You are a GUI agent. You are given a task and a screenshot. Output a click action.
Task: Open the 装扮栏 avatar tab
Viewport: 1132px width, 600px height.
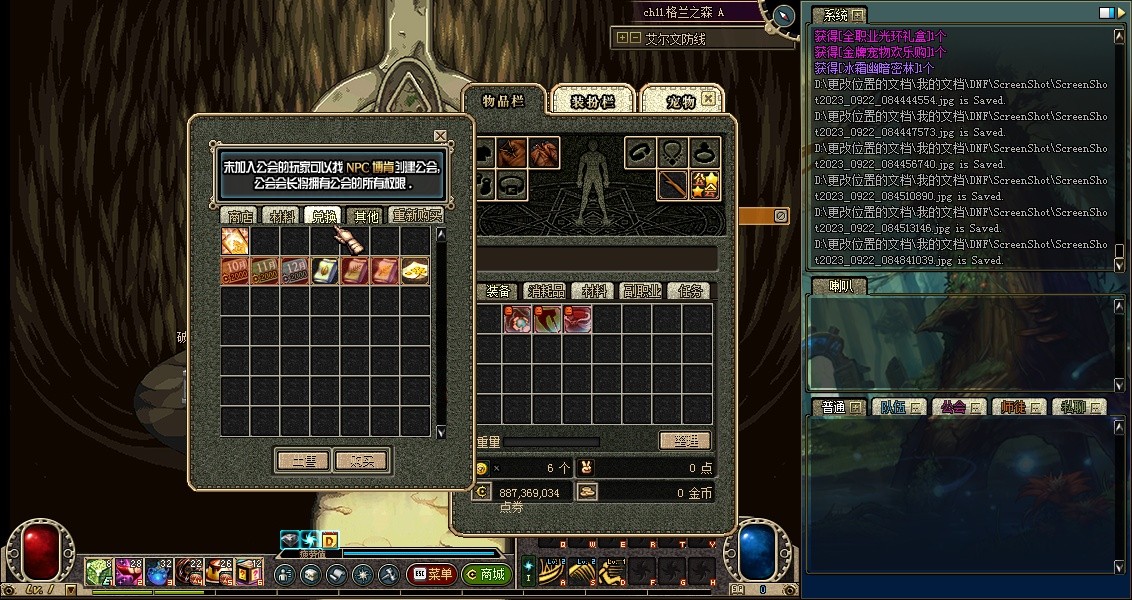click(592, 101)
